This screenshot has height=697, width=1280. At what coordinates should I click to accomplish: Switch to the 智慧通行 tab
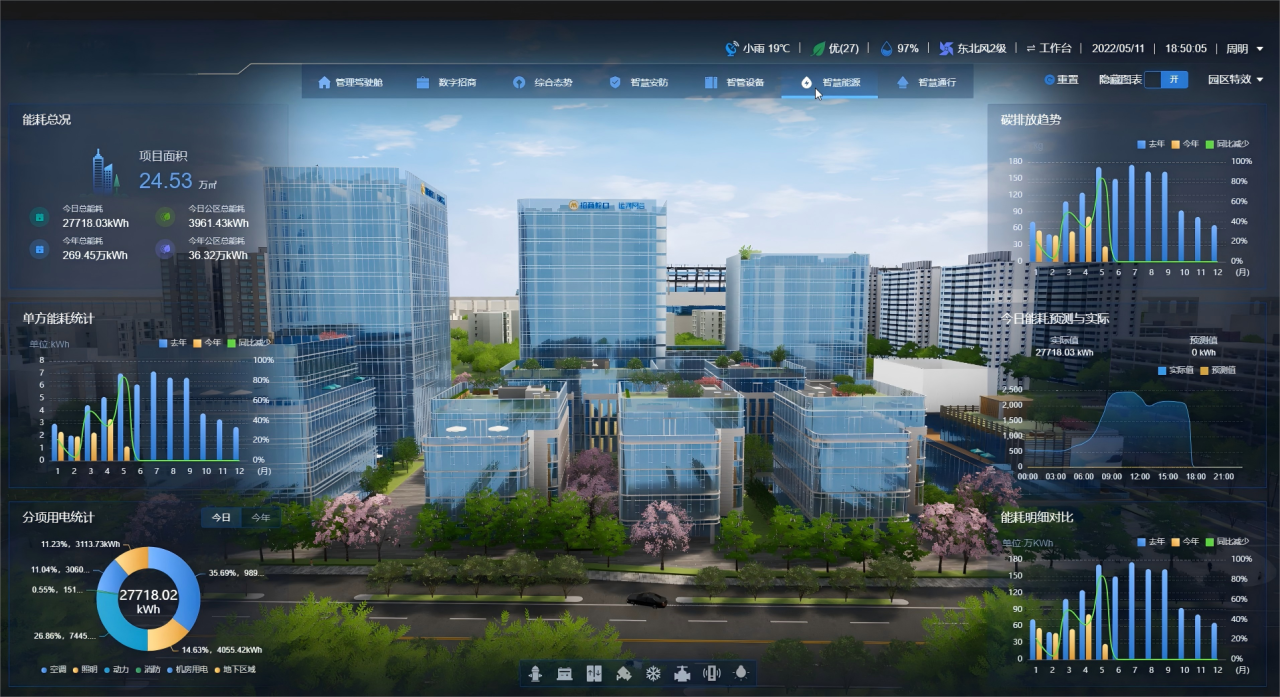click(x=926, y=82)
